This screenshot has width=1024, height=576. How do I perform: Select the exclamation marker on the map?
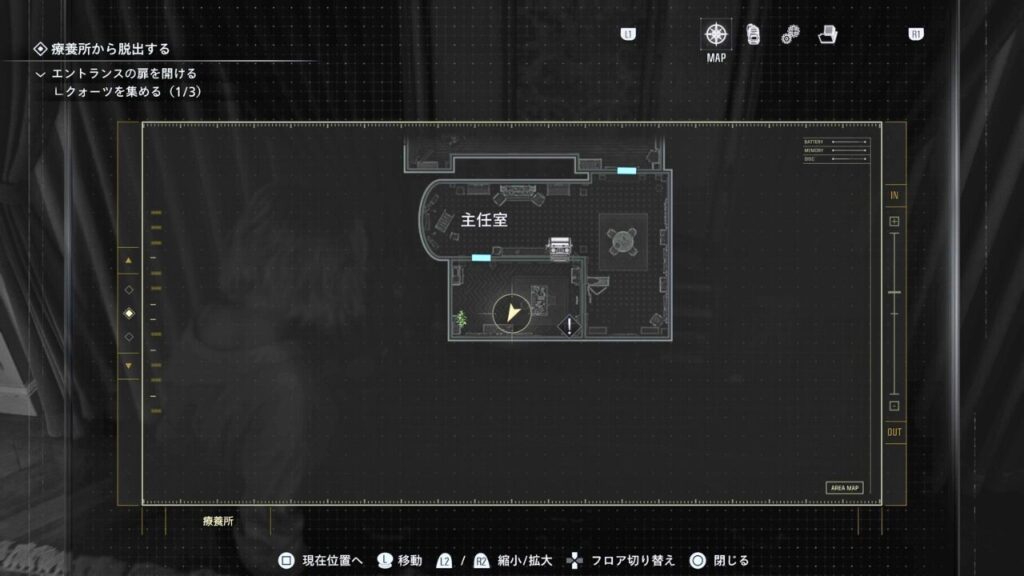point(569,324)
